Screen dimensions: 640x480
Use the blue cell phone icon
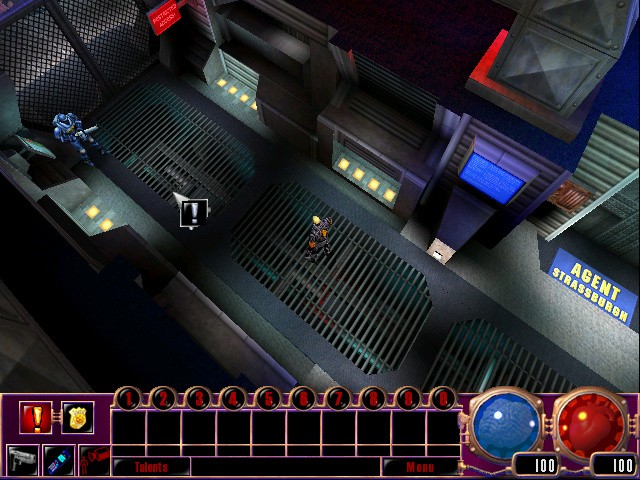(x=58, y=459)
